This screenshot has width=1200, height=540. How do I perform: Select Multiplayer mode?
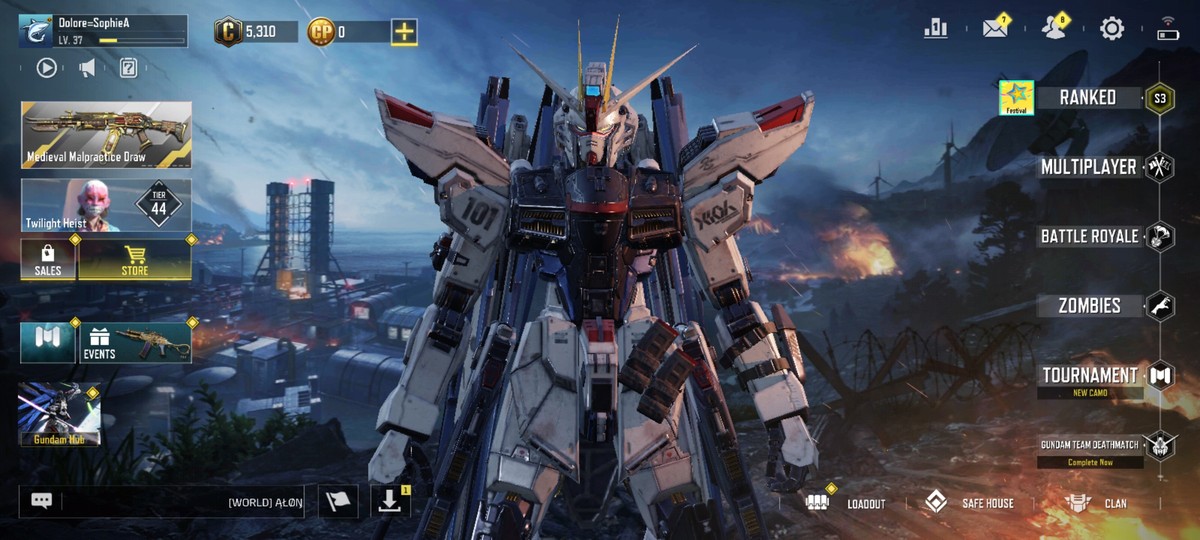pyautogui.click(x=1088, y=166)
